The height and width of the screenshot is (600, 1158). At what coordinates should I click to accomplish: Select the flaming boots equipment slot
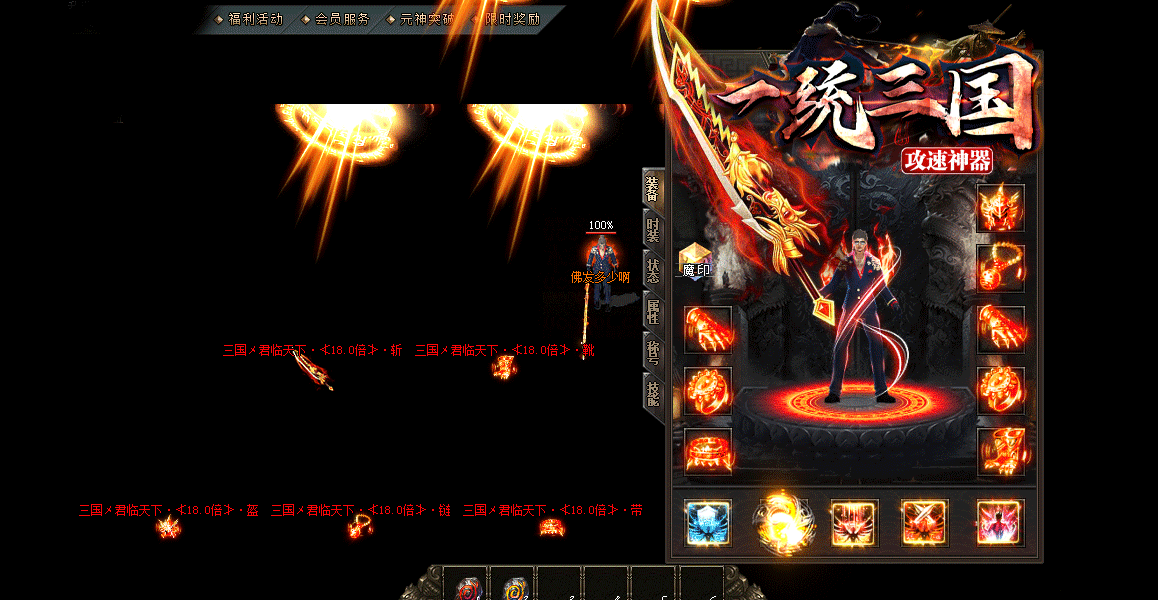click(1000, 452)
